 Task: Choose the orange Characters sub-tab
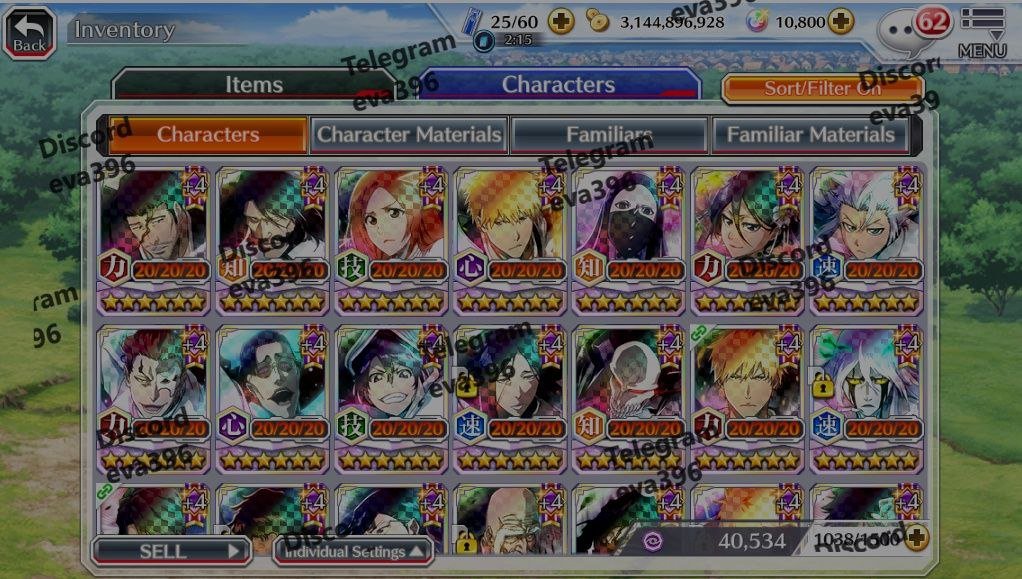point(208,134)
